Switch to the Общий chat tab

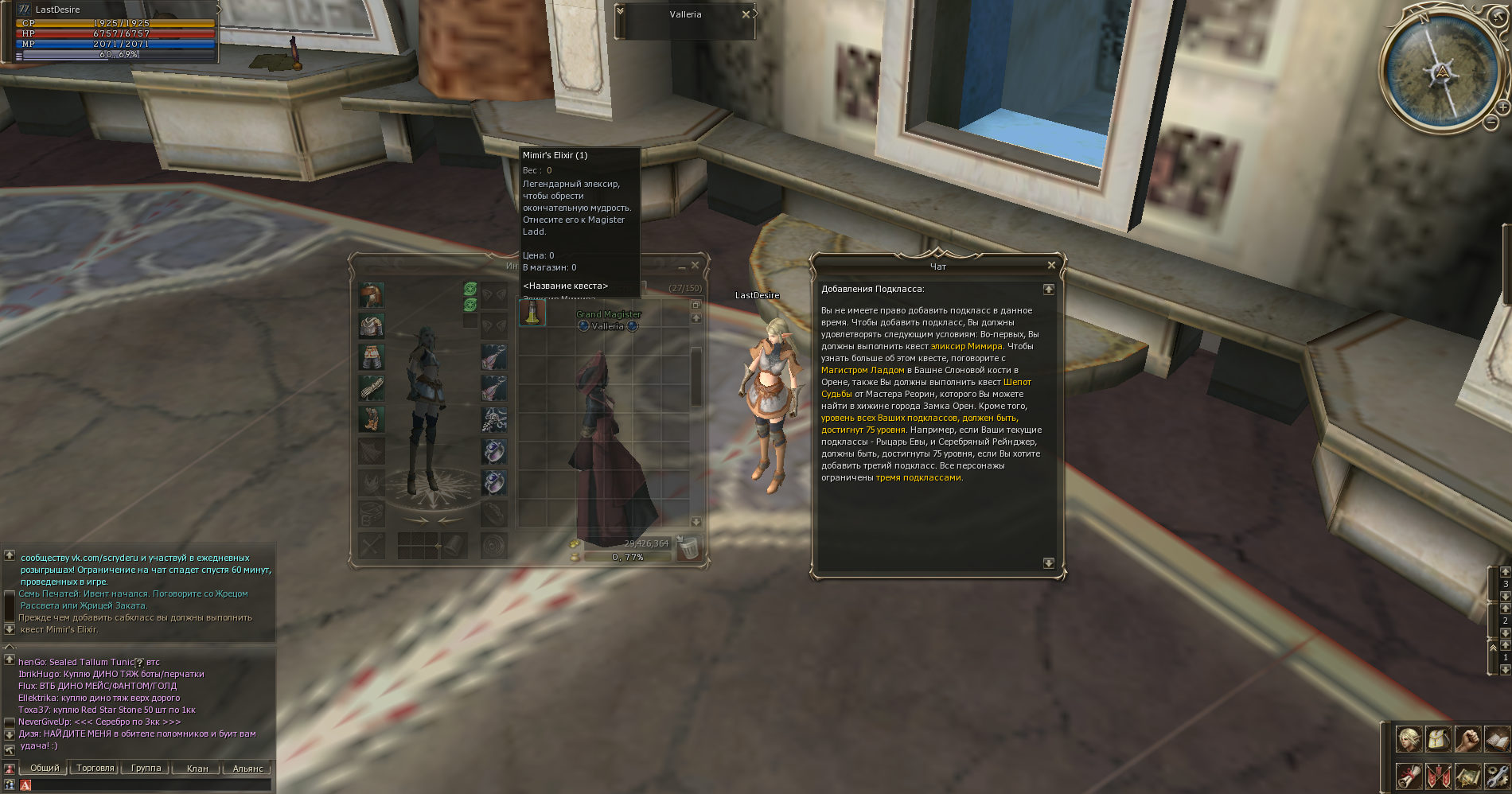tap(45, 769)
